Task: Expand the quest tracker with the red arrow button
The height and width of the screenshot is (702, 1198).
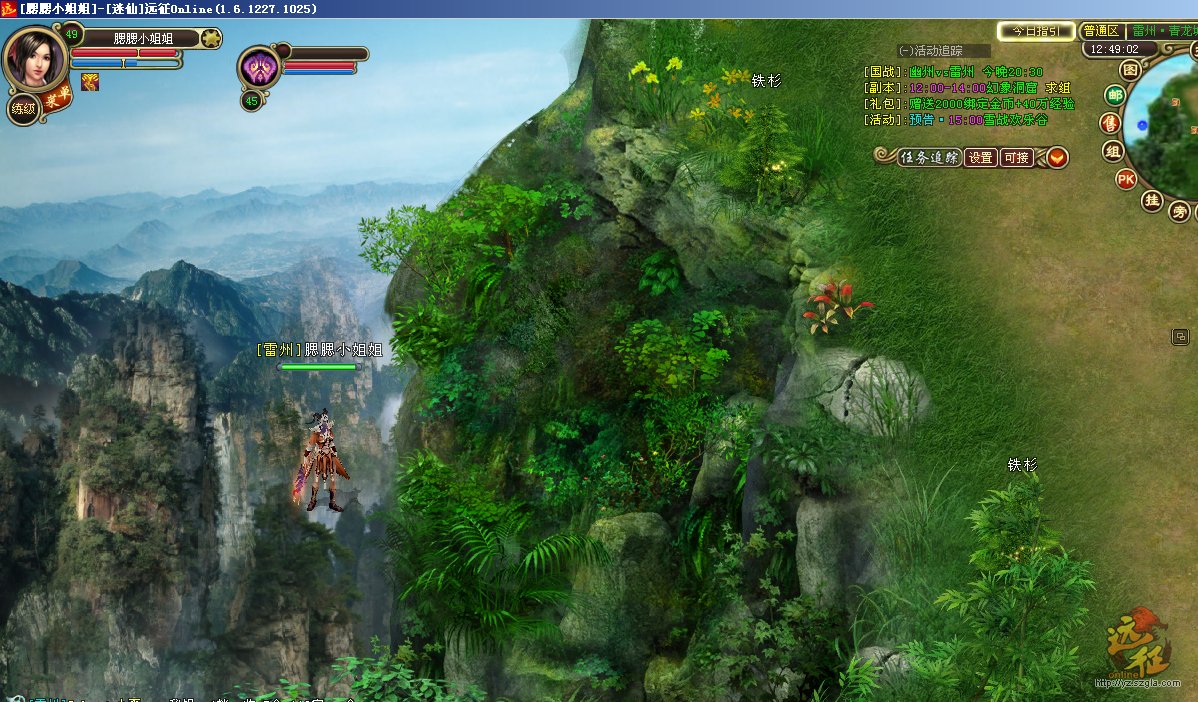Action: [x=1057, y=158]
